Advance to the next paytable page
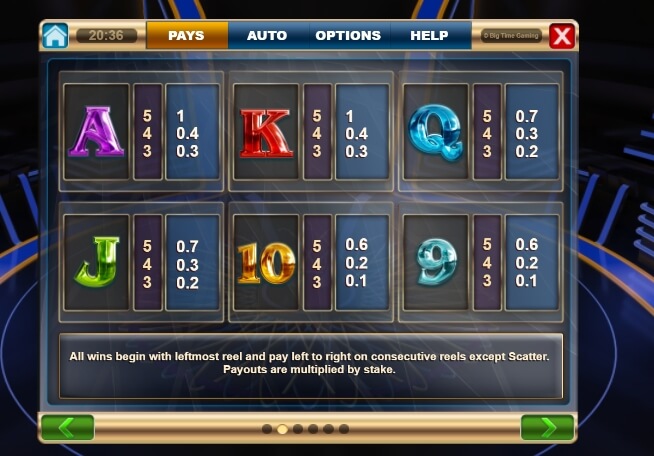The image size is (654, 456). (547, 428)
